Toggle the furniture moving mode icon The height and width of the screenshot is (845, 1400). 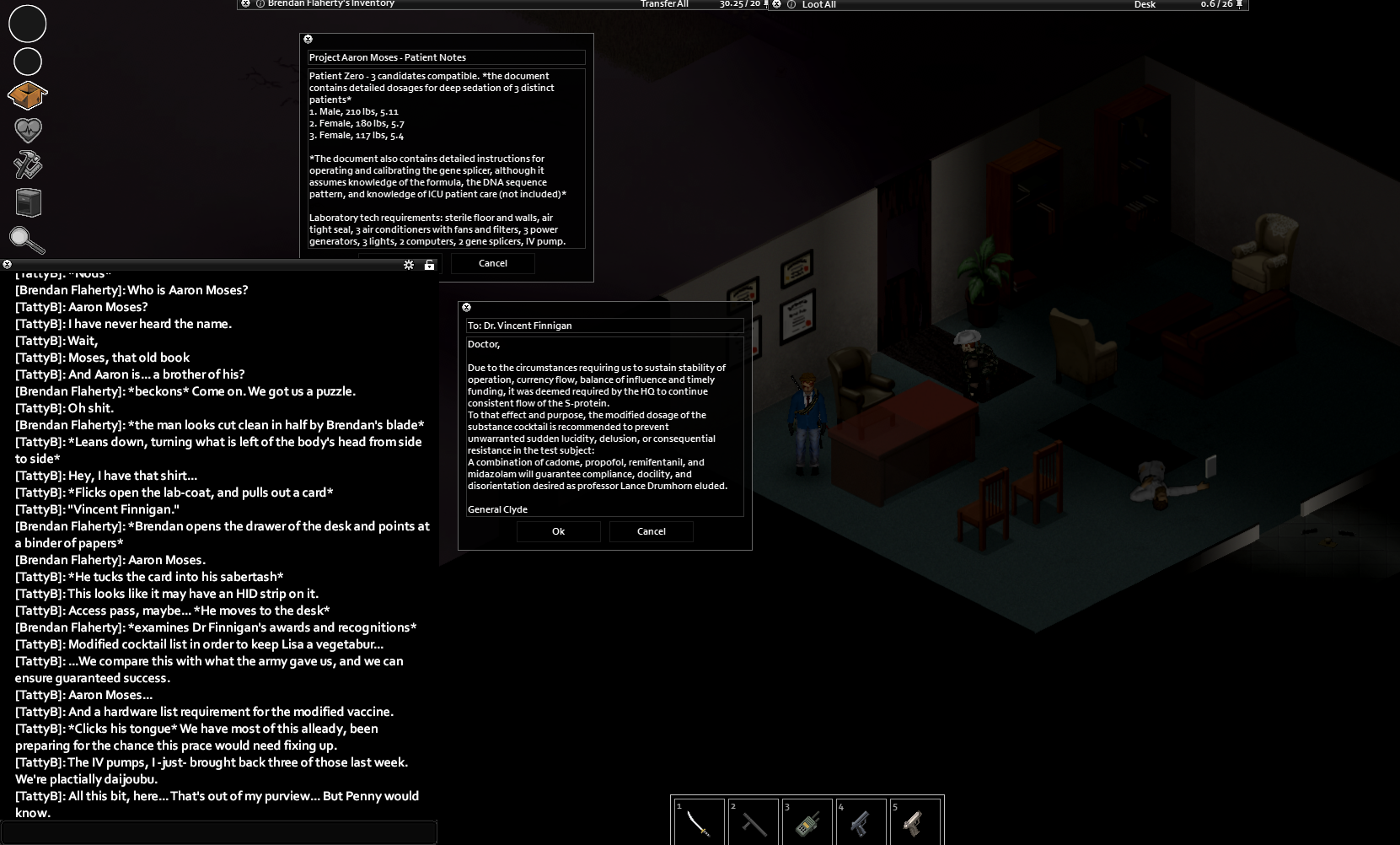coord(29,202)
